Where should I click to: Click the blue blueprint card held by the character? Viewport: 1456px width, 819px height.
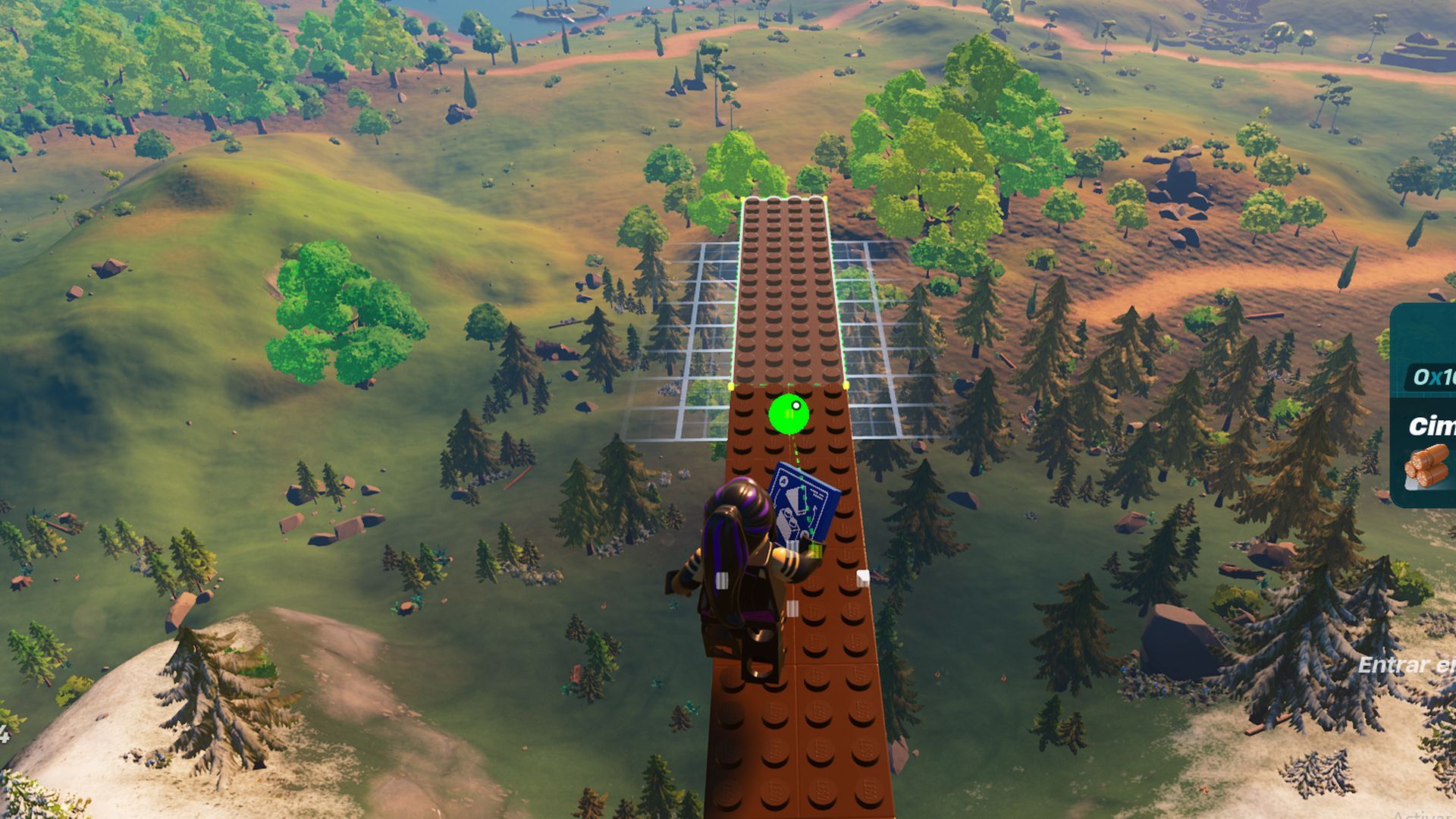(x=804, y=504)
